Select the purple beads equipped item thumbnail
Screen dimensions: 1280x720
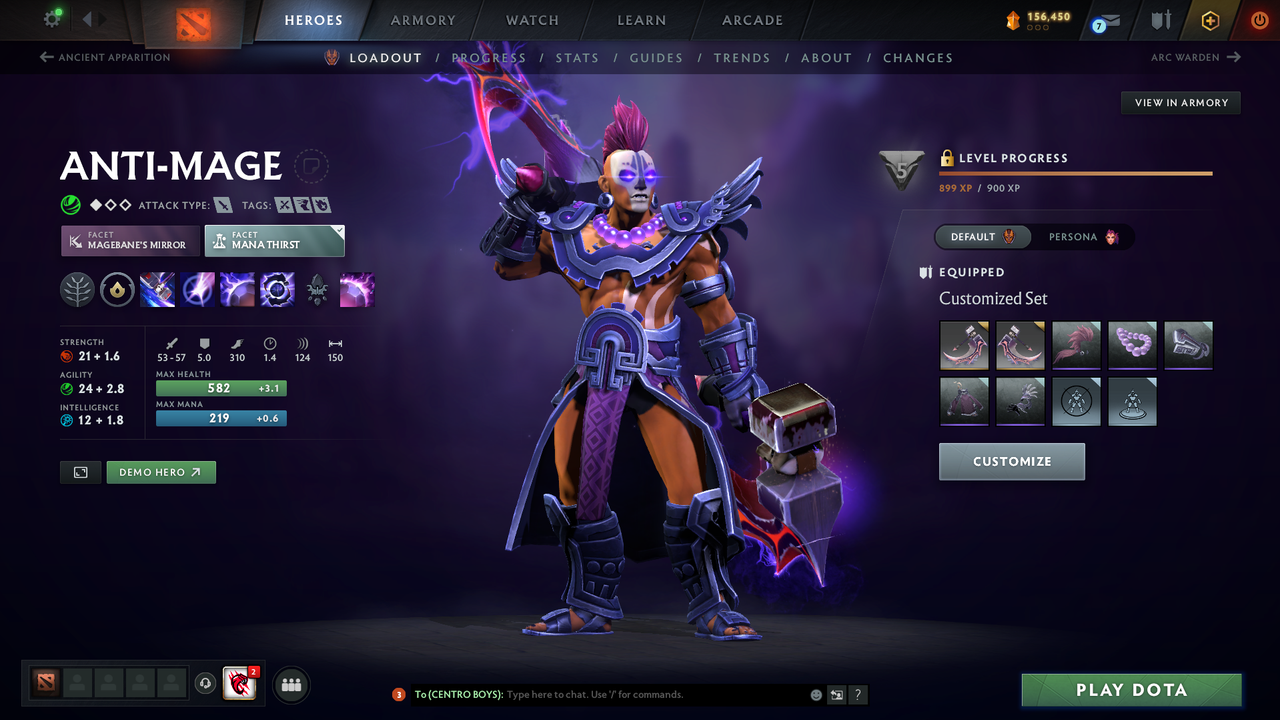(1132, 345)
